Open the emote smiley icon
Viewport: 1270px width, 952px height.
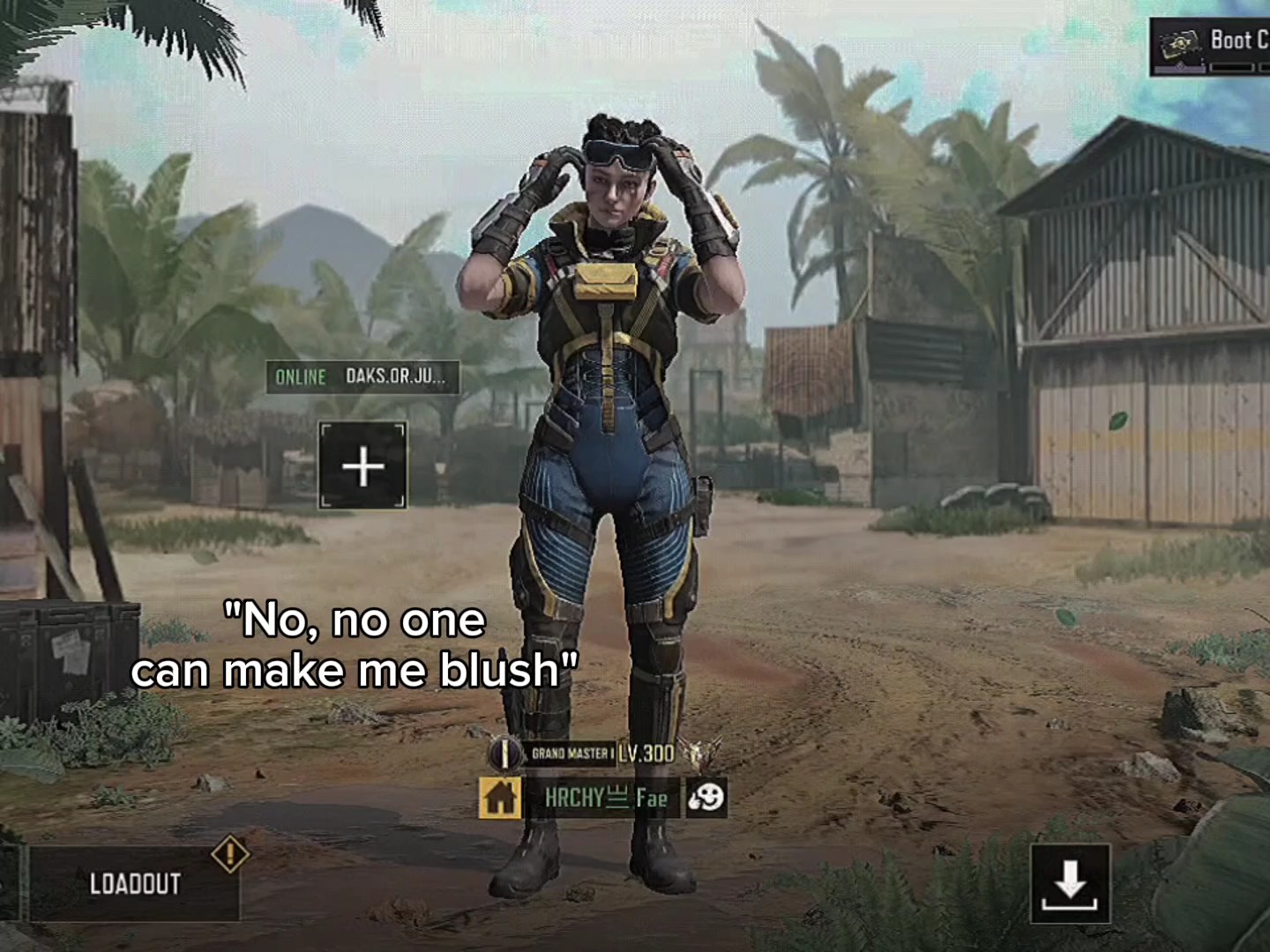[706, 798]
